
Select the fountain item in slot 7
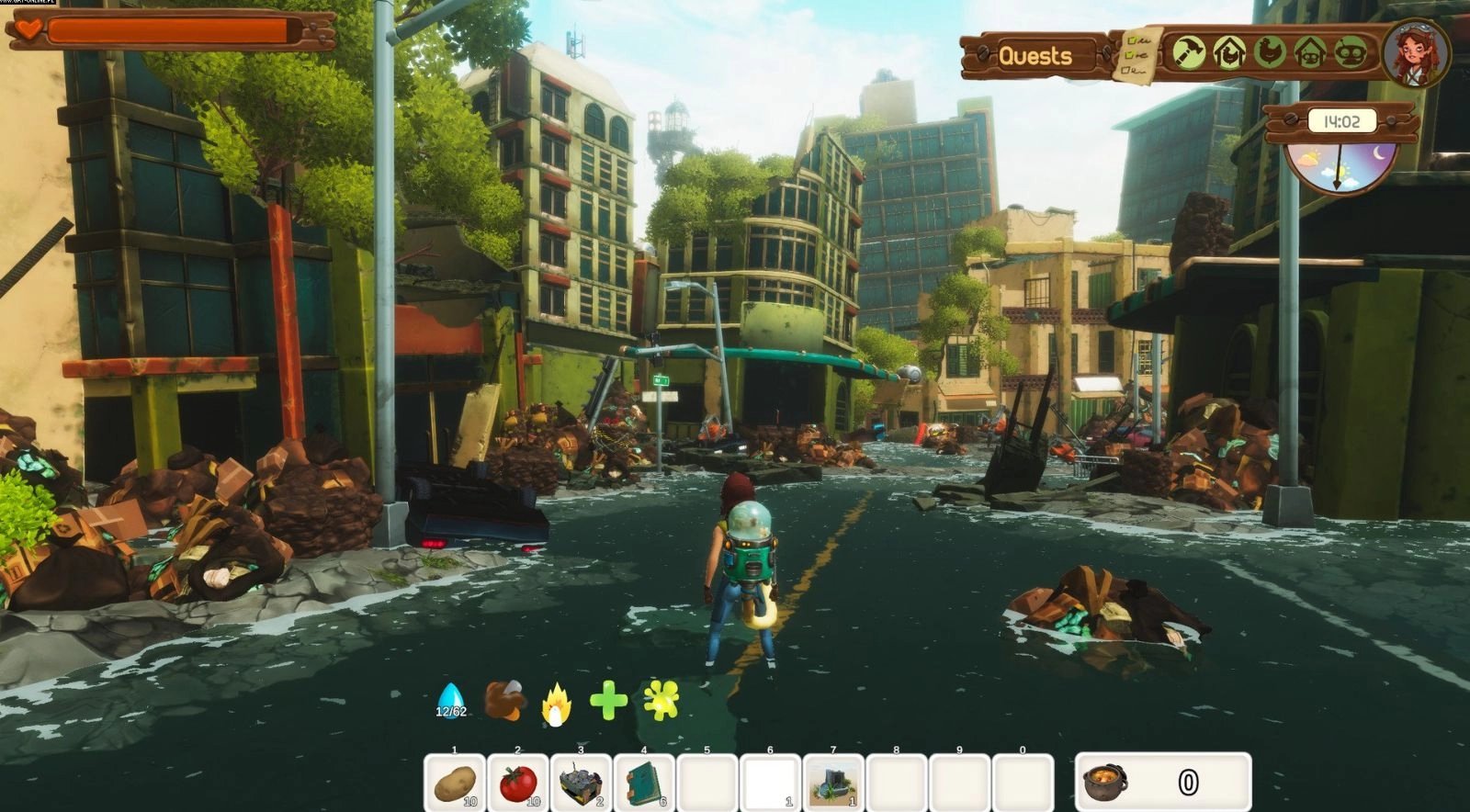click(834, 784)
